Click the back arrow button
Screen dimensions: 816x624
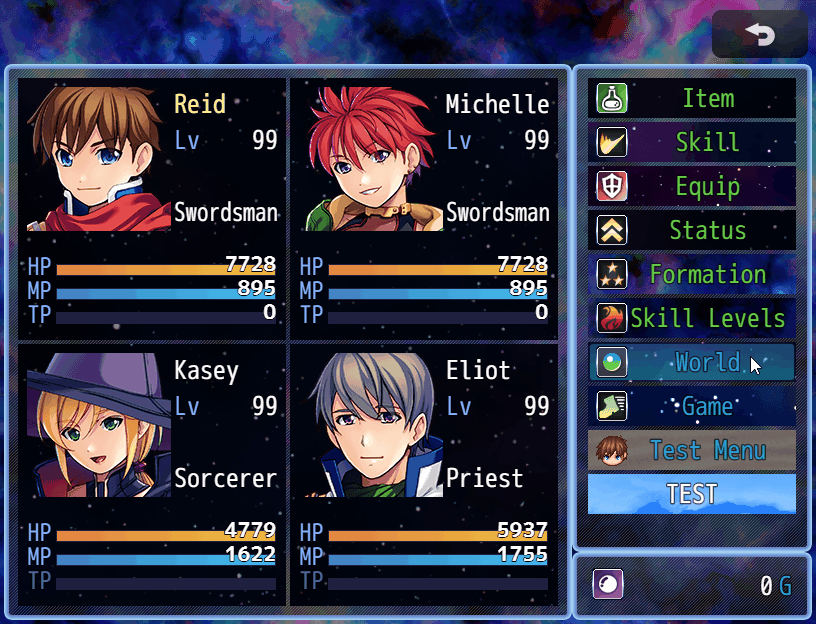(760, 35)
